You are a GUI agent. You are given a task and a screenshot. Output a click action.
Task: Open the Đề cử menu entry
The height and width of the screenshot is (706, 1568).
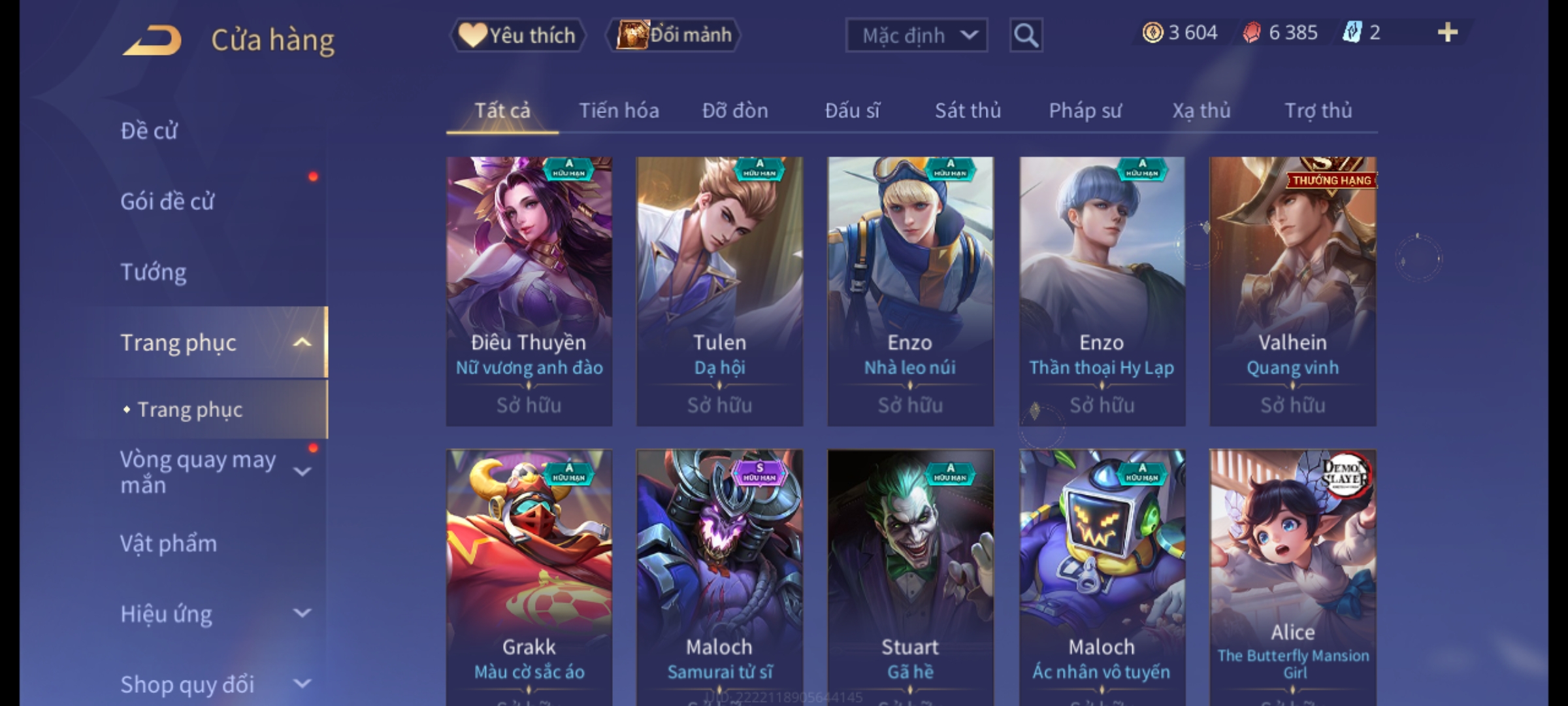[x=149, y=131]
